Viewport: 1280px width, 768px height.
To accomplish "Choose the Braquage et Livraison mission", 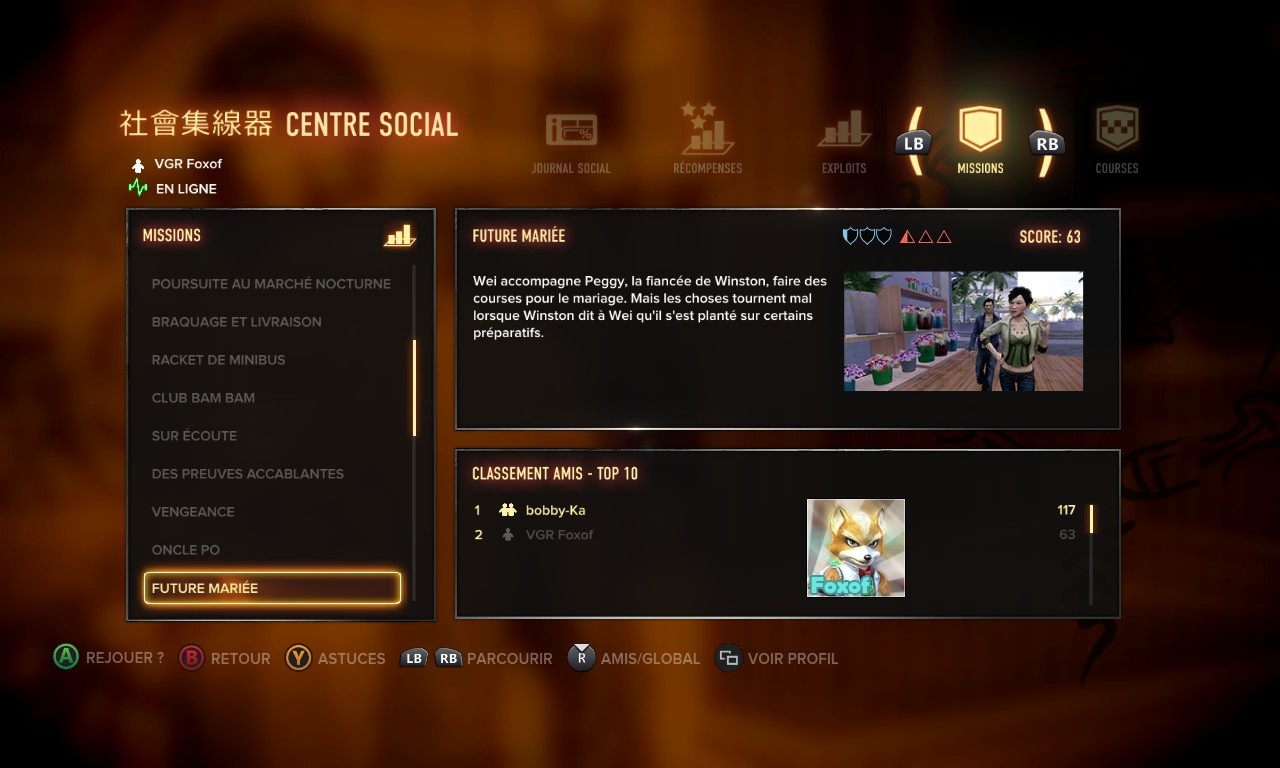I will tap(237, 322).
